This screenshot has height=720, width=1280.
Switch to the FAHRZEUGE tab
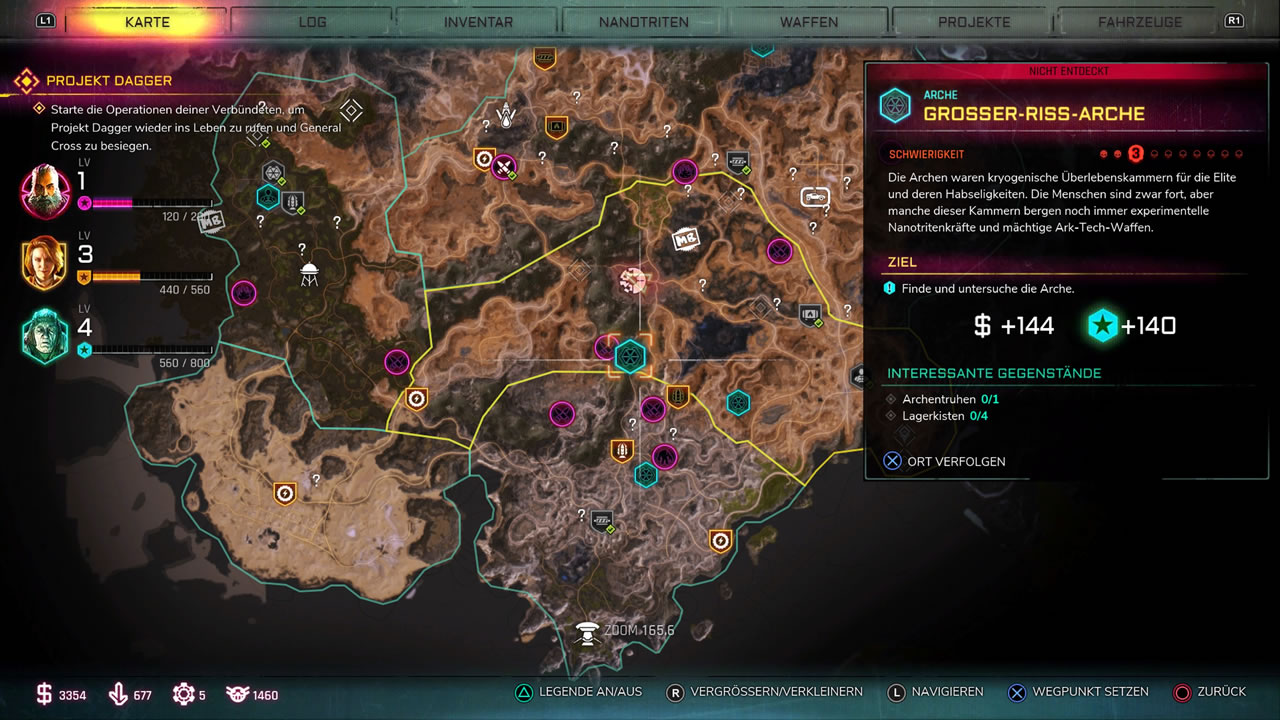1139,21
